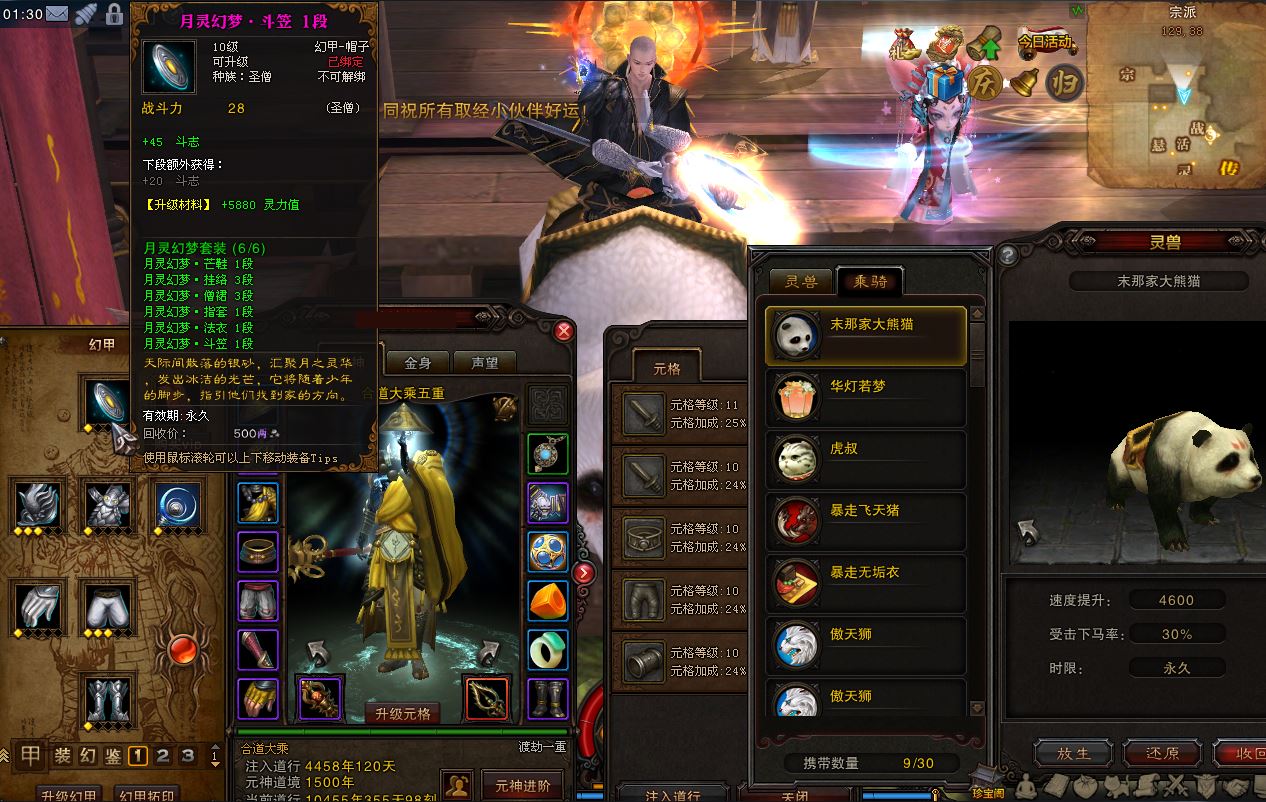Viewport: 1266px width, 802px height.
Task: Open the 今日活动 daily events scroll
Action: pyautogui.click(x=1045, y=43)
